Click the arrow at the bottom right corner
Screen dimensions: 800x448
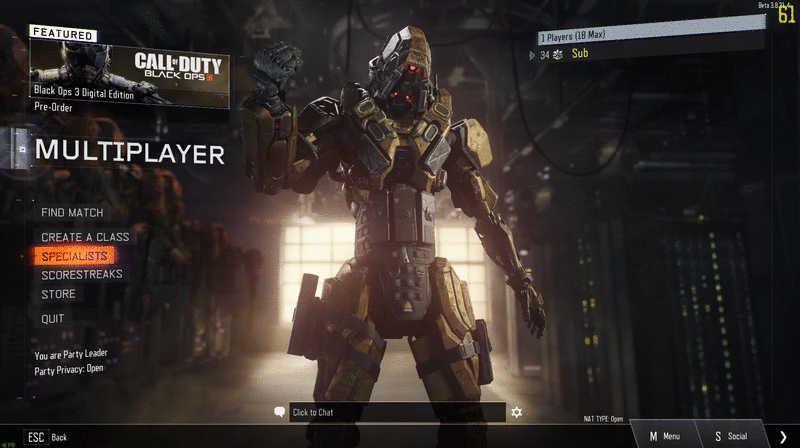pyautogui.click(x=783, y=436)
